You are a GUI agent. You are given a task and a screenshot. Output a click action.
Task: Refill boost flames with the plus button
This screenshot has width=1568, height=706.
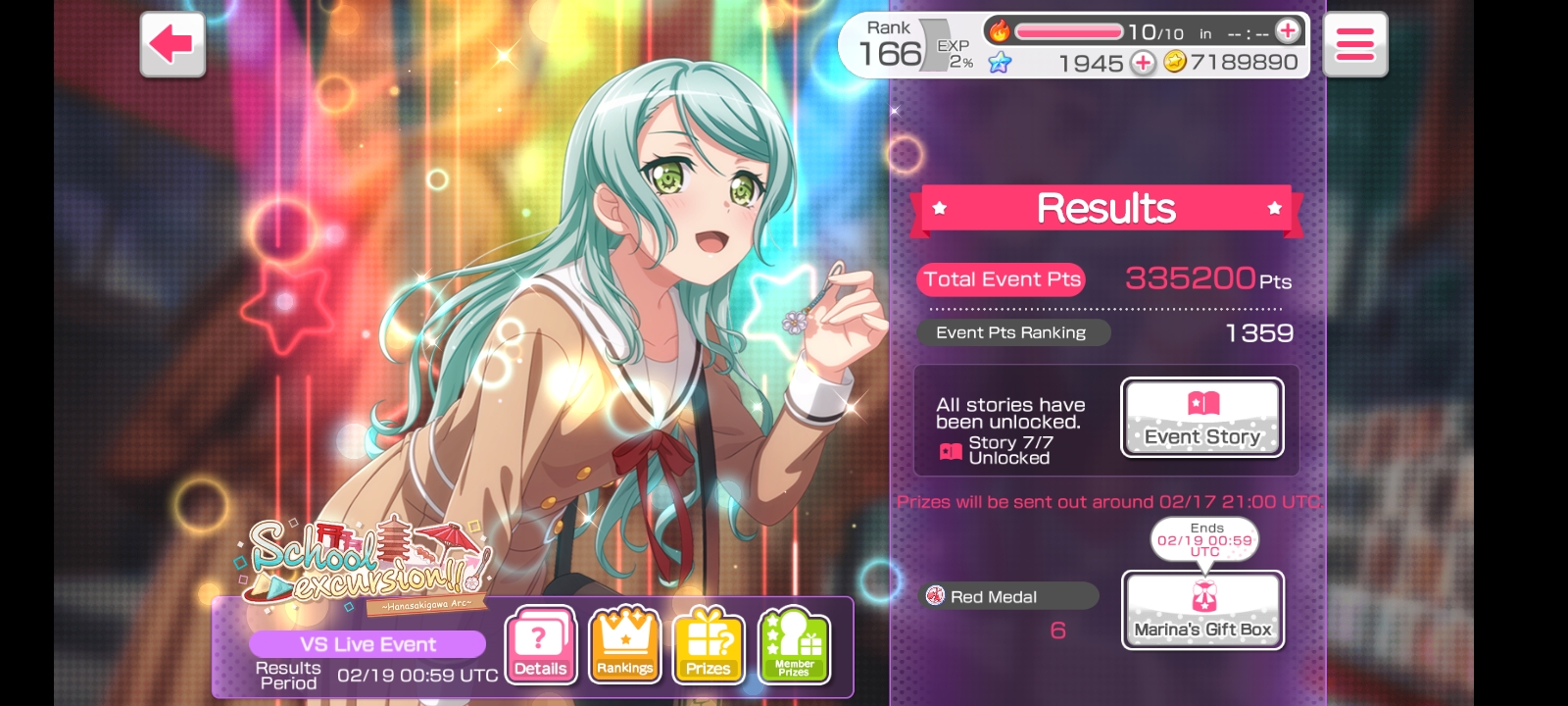click(1288, 31)
